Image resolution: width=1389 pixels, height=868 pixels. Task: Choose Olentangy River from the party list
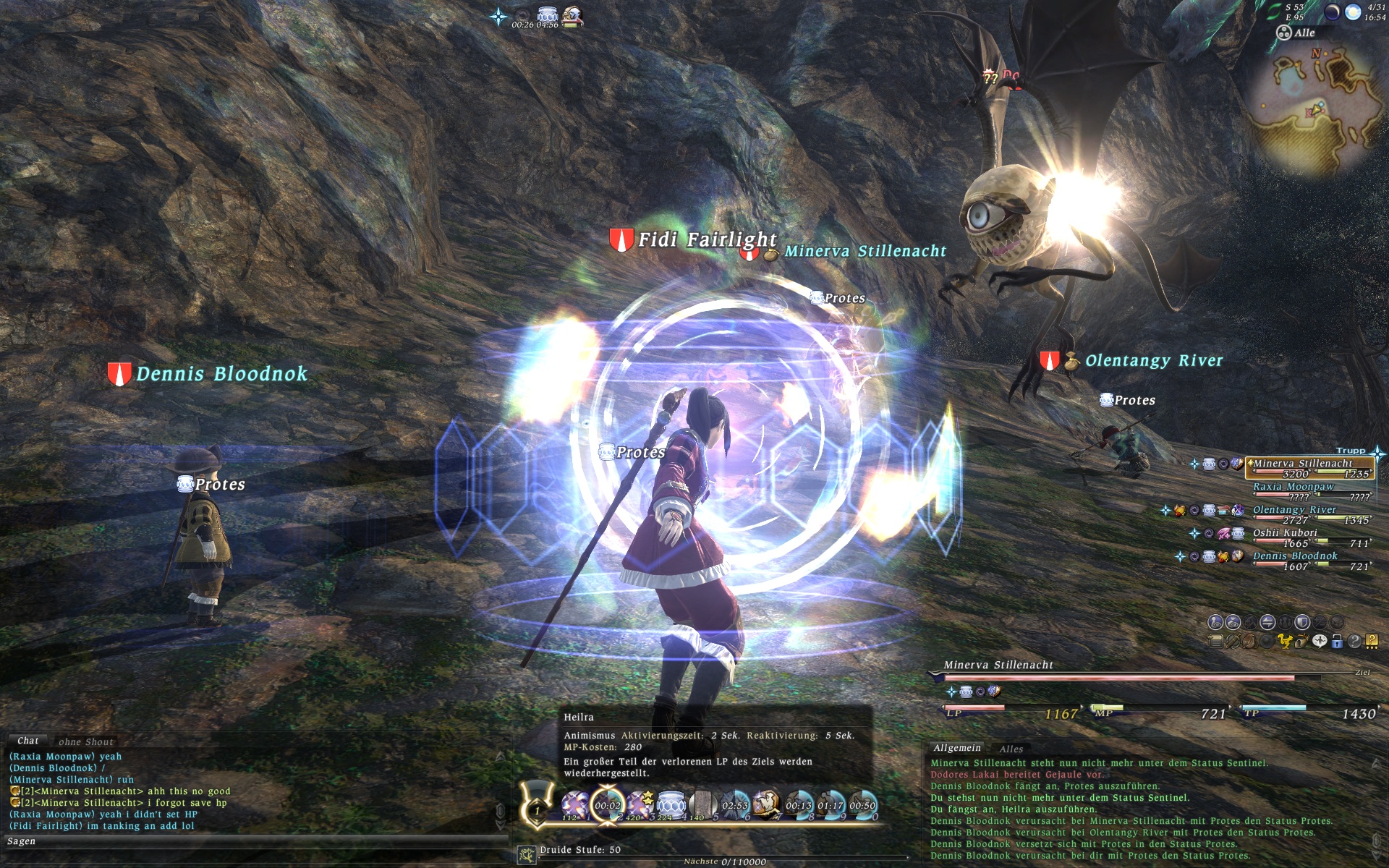click(1294, 510)
